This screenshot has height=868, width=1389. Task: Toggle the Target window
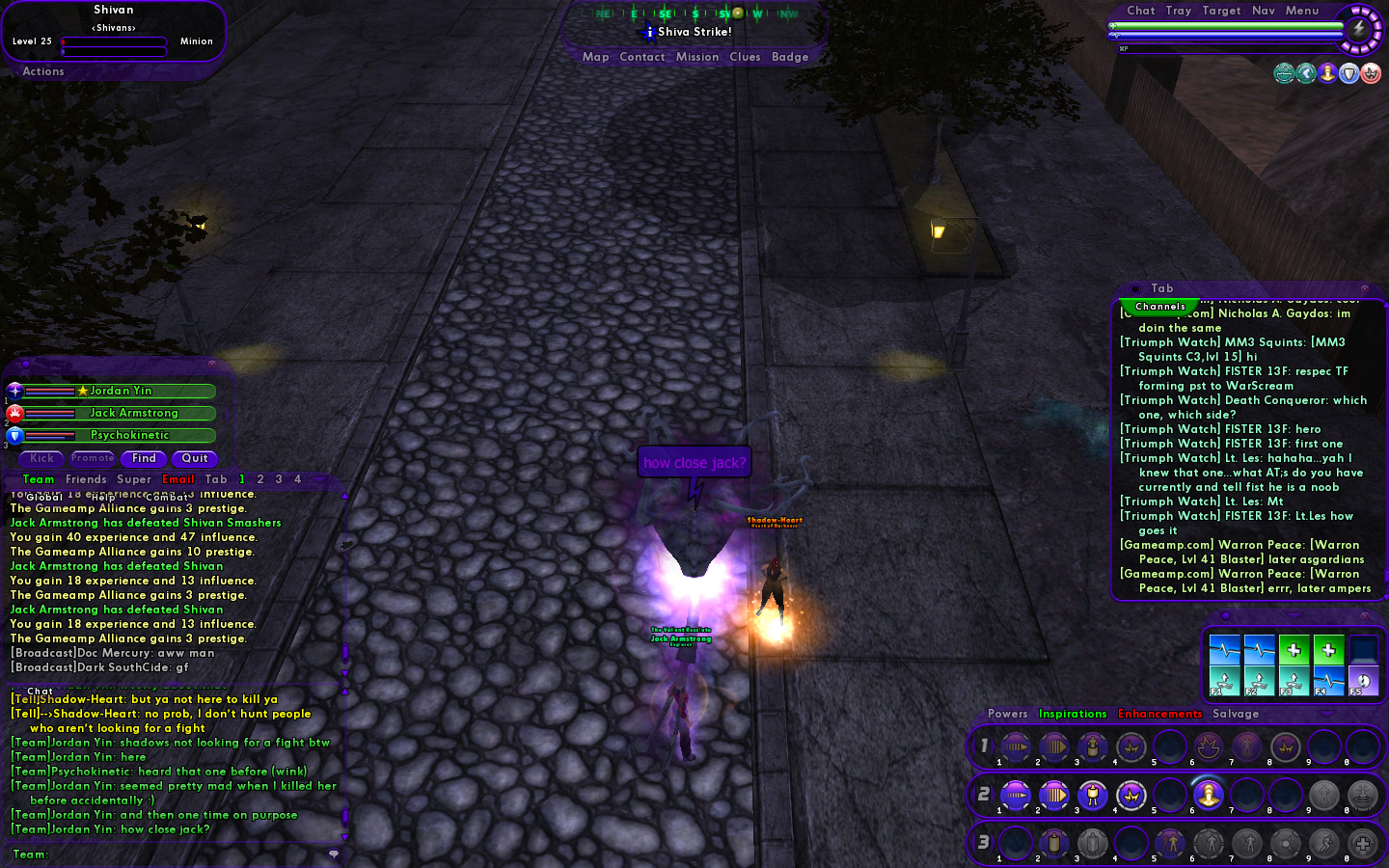(x=1221, y=11)
